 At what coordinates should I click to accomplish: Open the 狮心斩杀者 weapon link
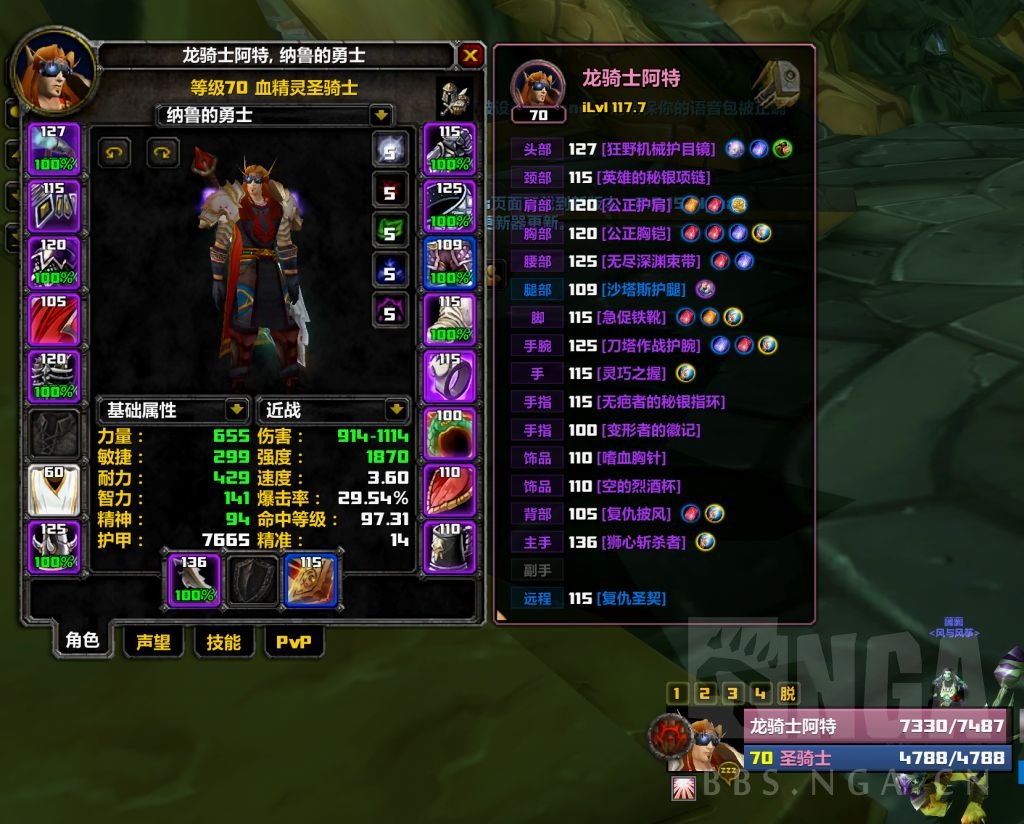point(640,542)
